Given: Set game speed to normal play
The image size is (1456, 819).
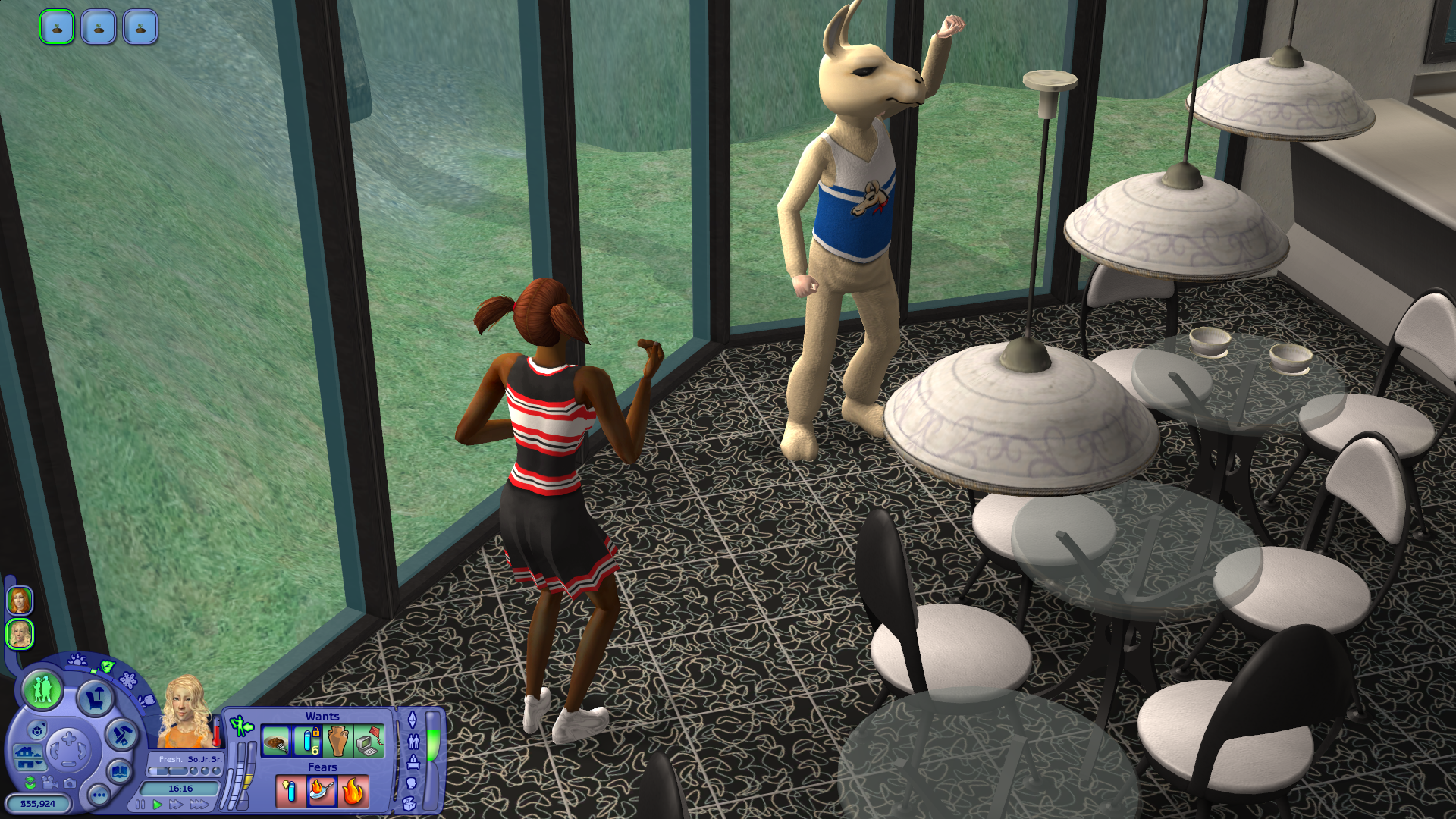Looking at the screenshot, I should click(x=158, y=805).
